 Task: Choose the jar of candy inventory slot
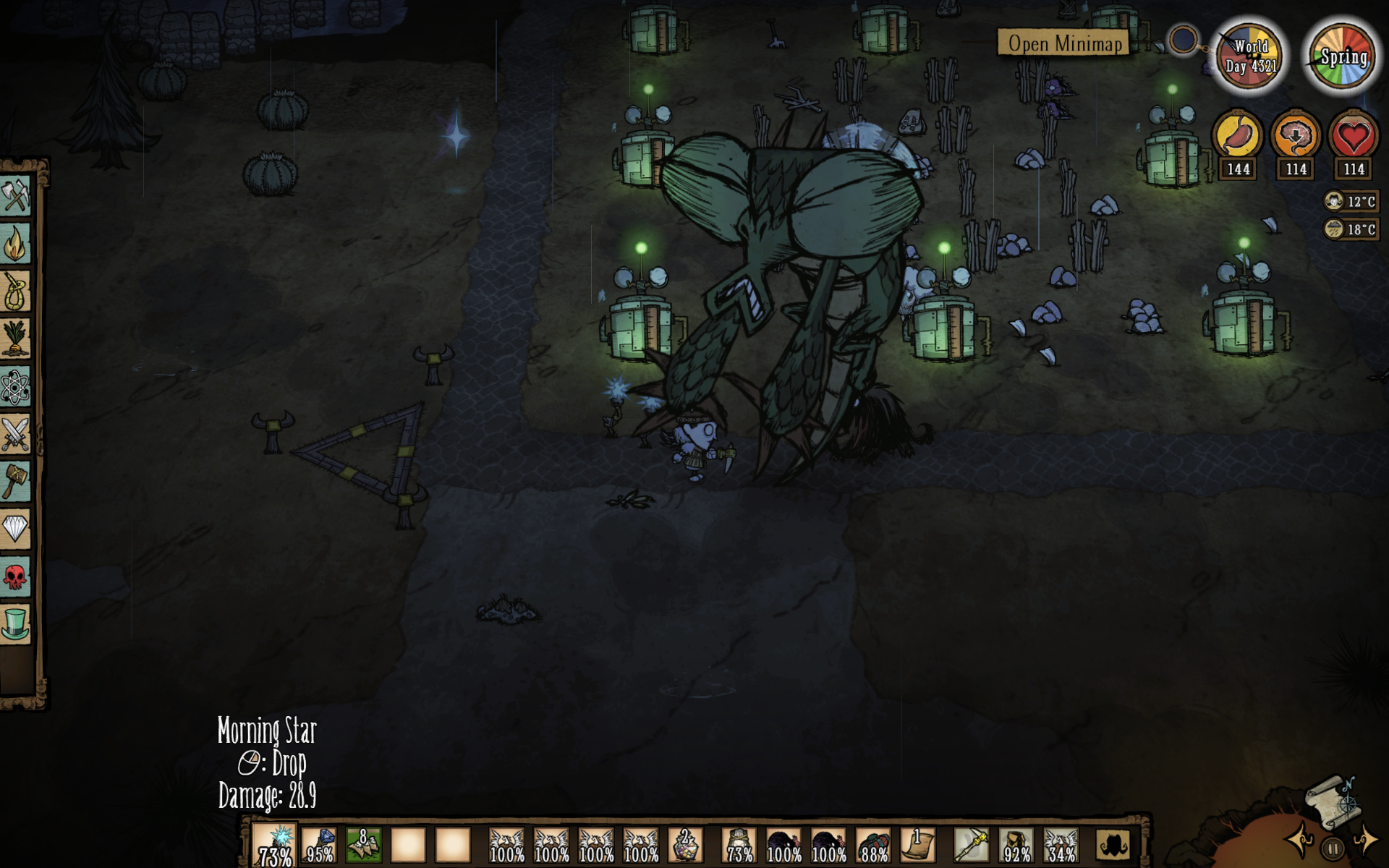click(685, 845)
